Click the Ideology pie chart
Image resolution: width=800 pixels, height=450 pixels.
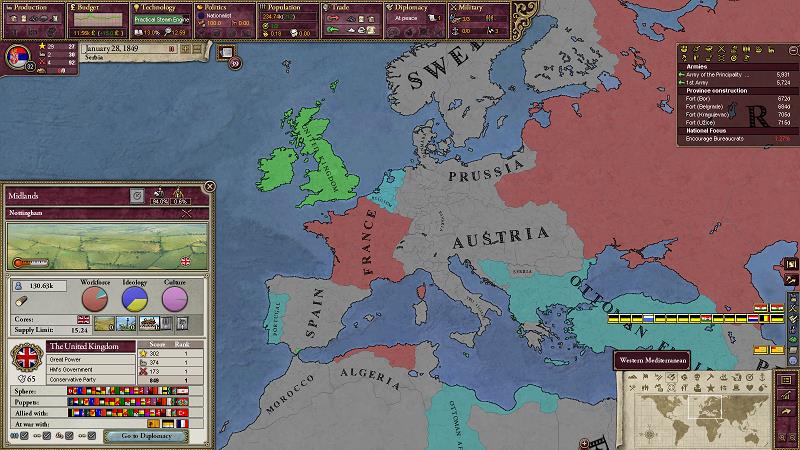tap(134, 299)
